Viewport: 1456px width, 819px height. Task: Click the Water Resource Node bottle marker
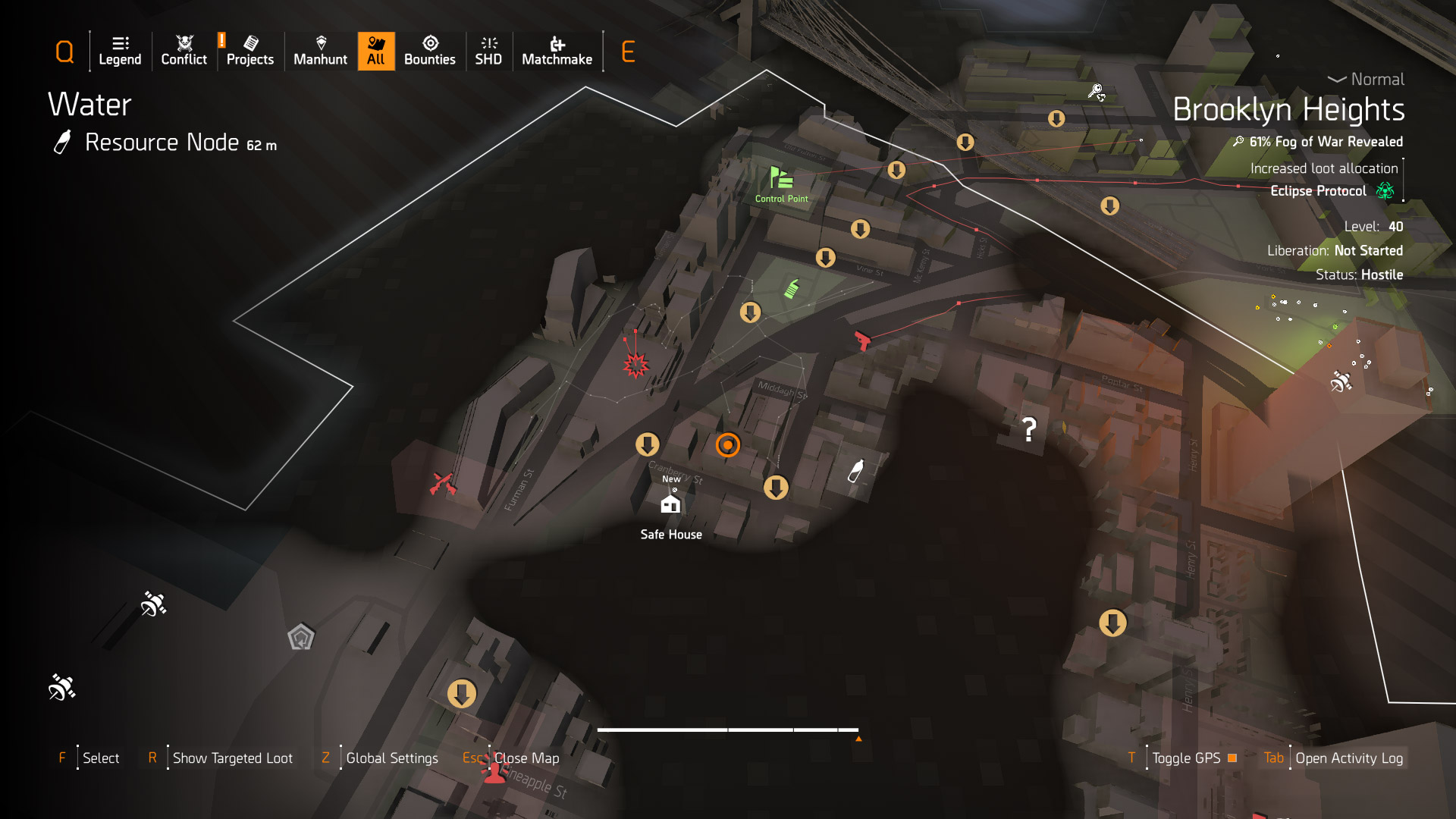tap(855, 471)
